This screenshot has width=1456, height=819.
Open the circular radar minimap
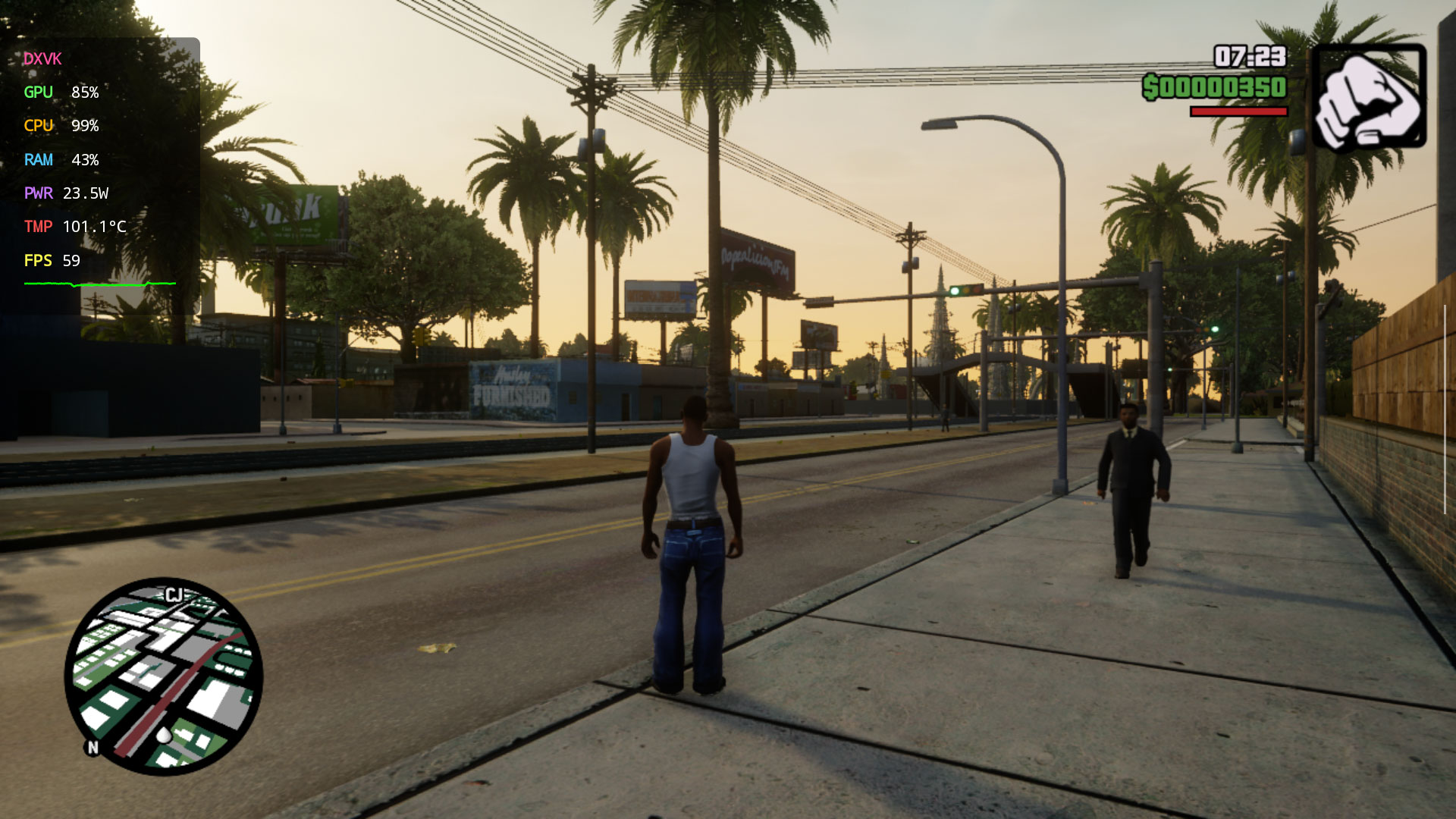point(164,676)
